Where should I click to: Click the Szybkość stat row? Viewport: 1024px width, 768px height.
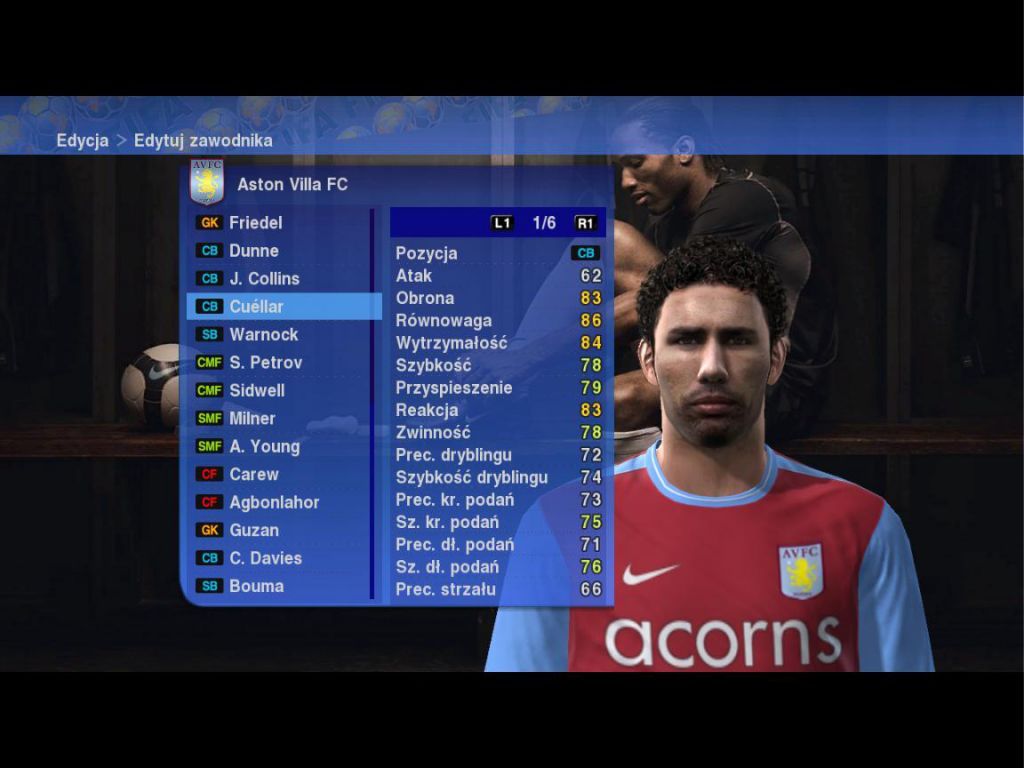497,365
